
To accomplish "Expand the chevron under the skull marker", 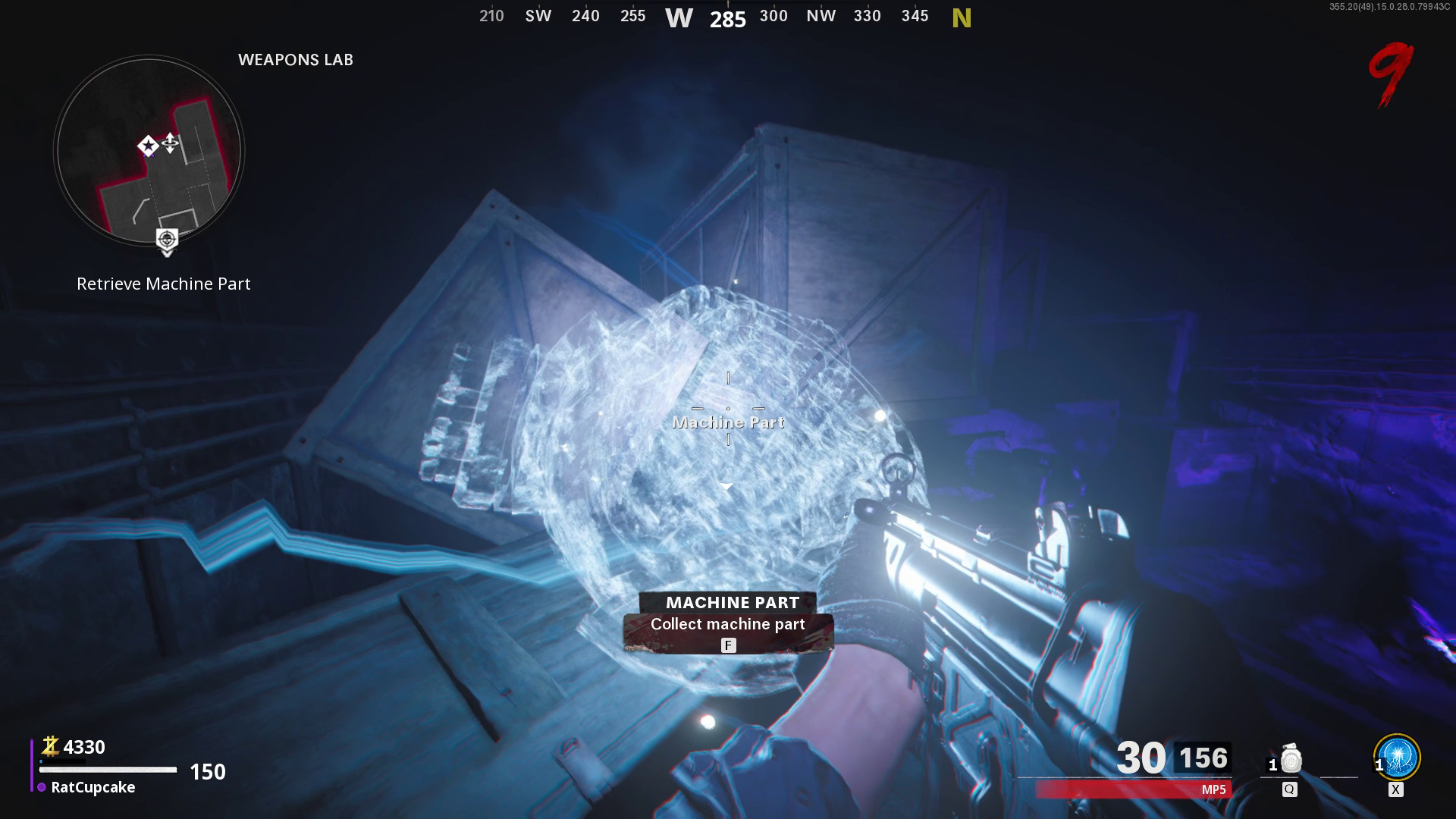I will (x=166, y=253).
